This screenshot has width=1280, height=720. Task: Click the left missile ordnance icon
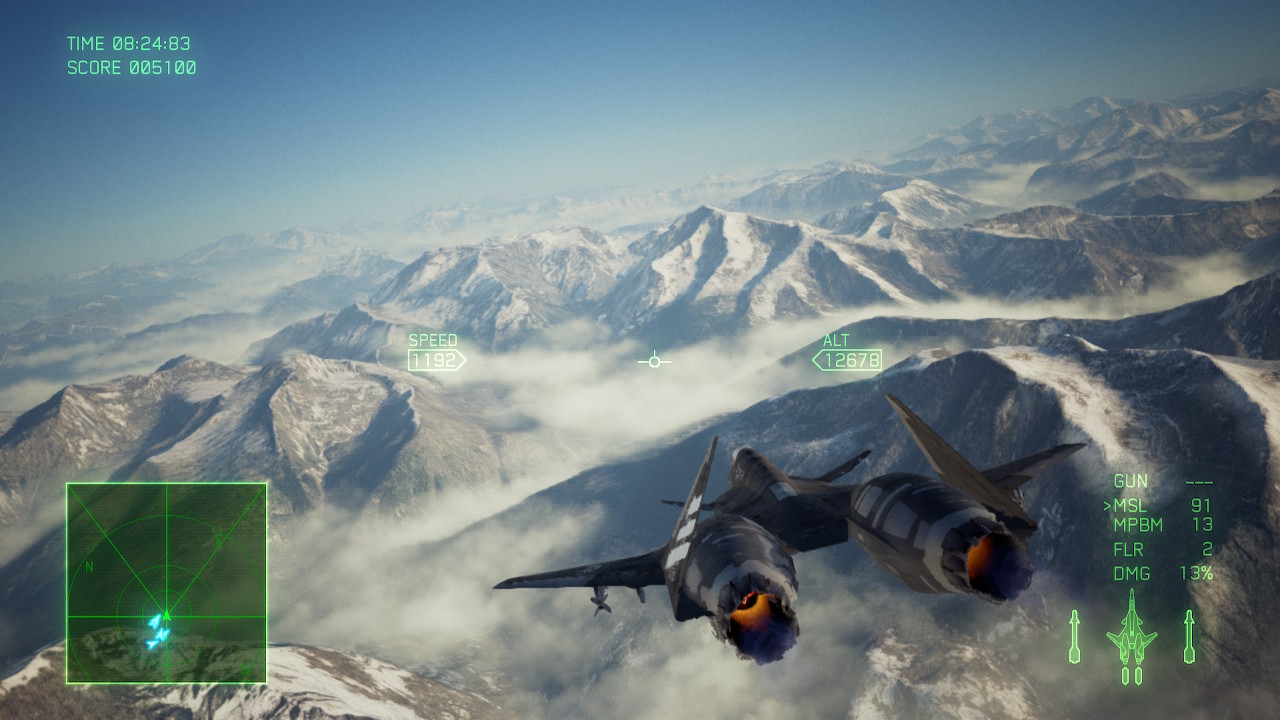point(1075,637)
